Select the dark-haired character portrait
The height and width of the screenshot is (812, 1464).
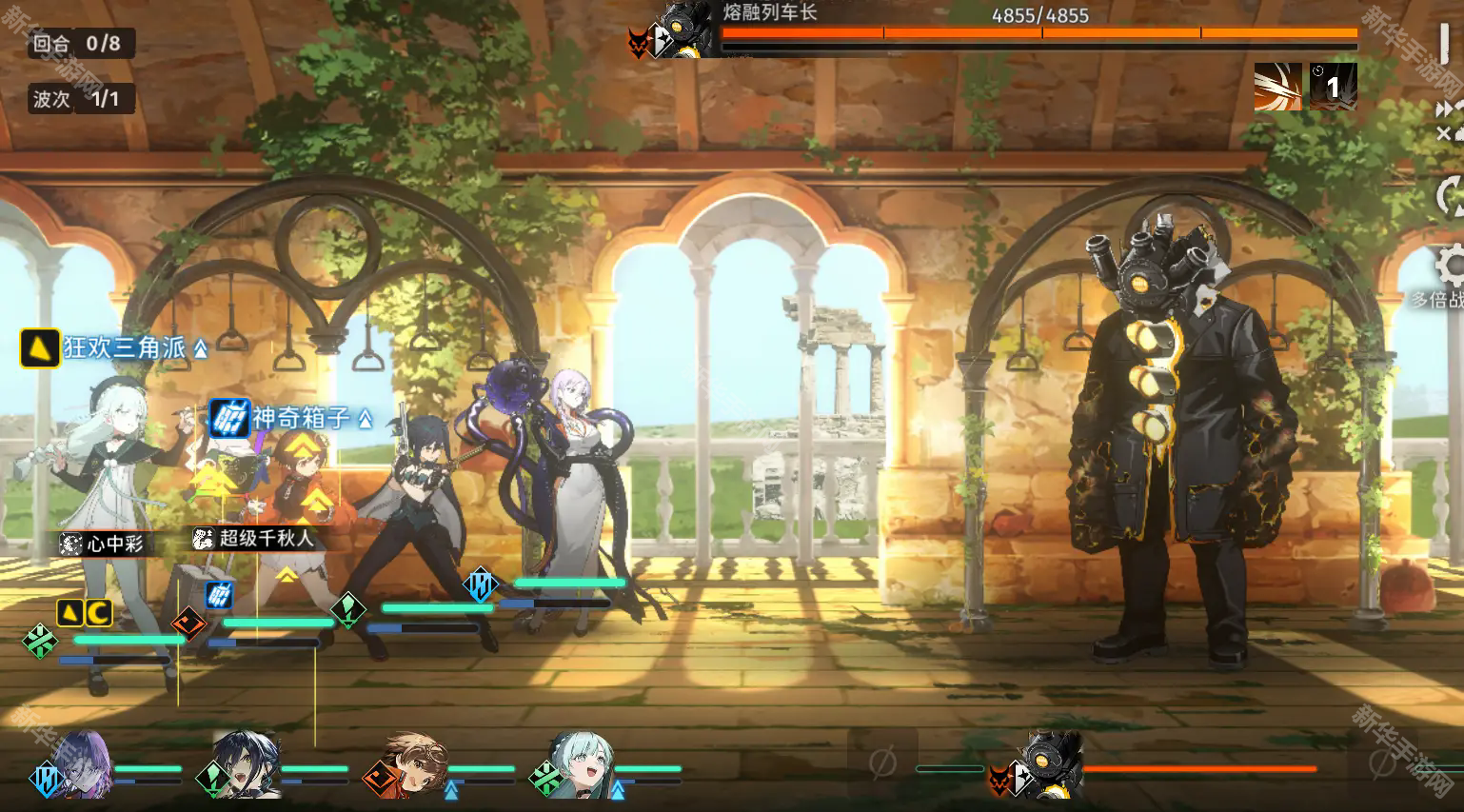247,763
